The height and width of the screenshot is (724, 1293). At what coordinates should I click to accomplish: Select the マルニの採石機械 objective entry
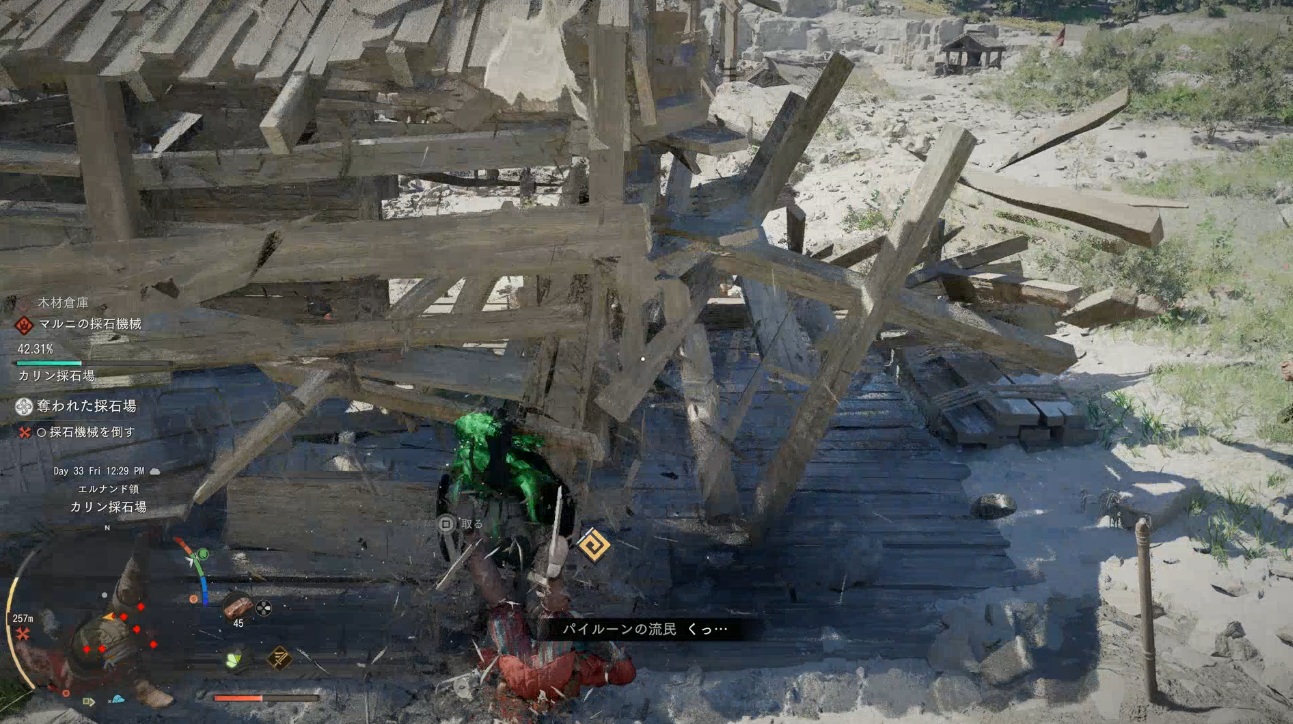(x=92, y=324)
